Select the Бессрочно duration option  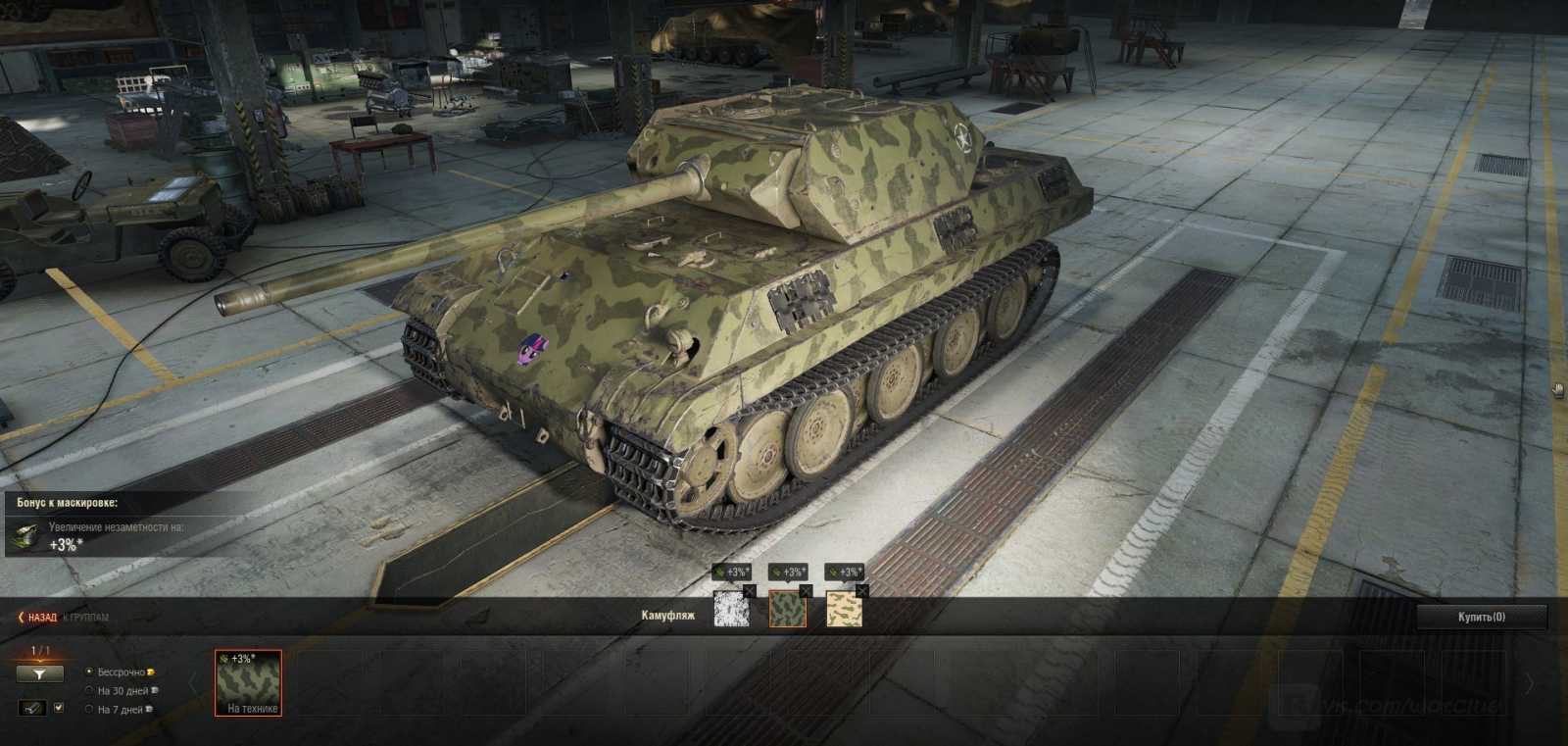click(x=90, y=672)
